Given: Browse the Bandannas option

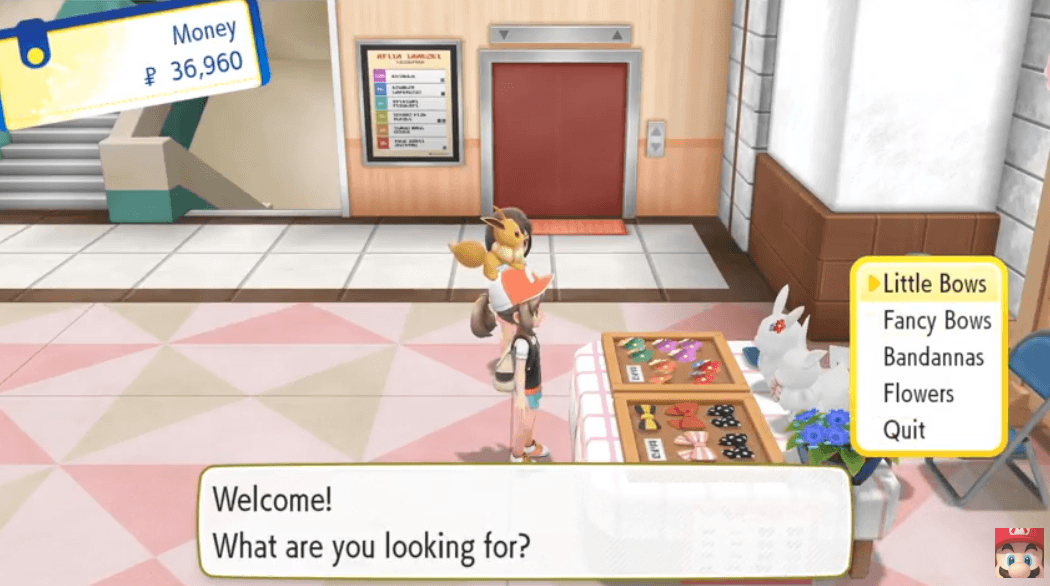Looking at the screenshot, I should tap(933, 357).
